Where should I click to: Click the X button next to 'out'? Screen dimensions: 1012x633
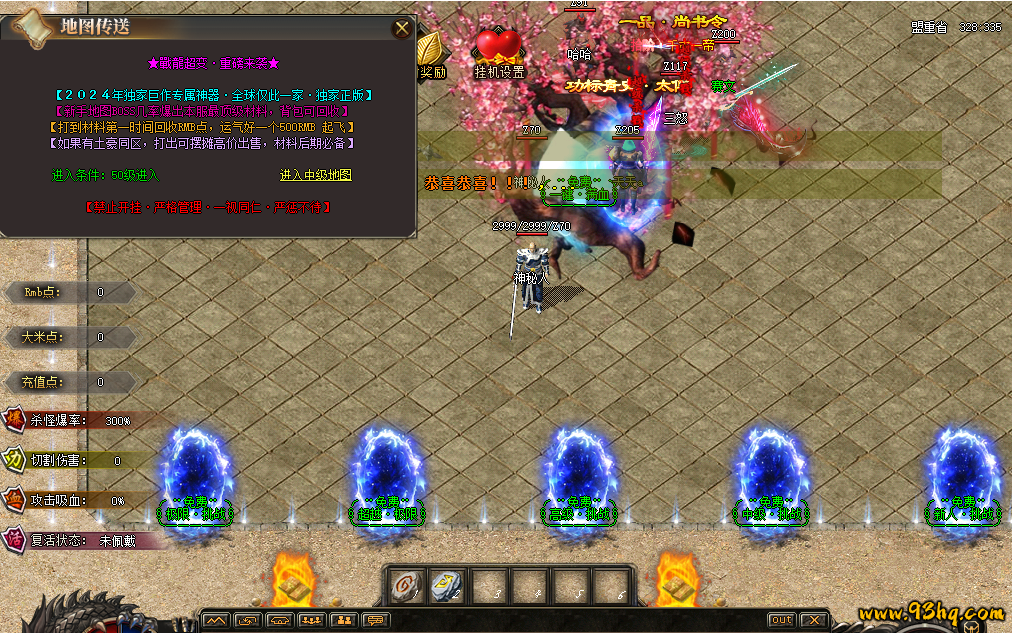pos(814,620)
